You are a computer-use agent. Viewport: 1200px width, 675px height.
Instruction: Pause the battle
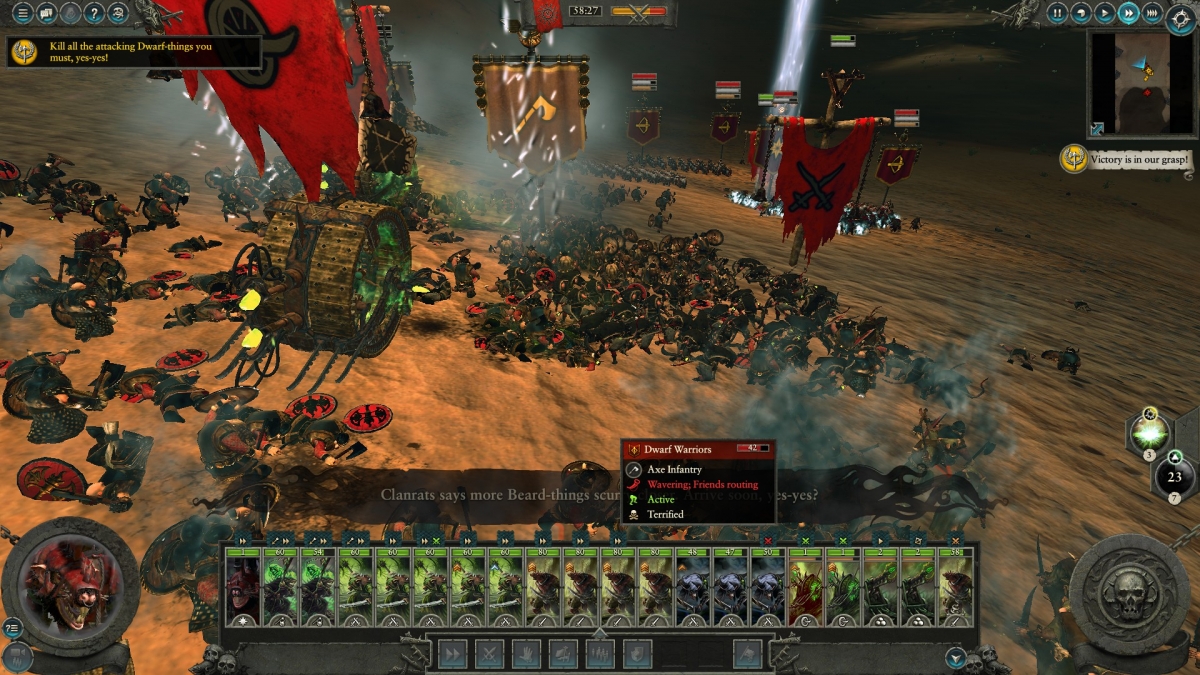[1059, 13]
